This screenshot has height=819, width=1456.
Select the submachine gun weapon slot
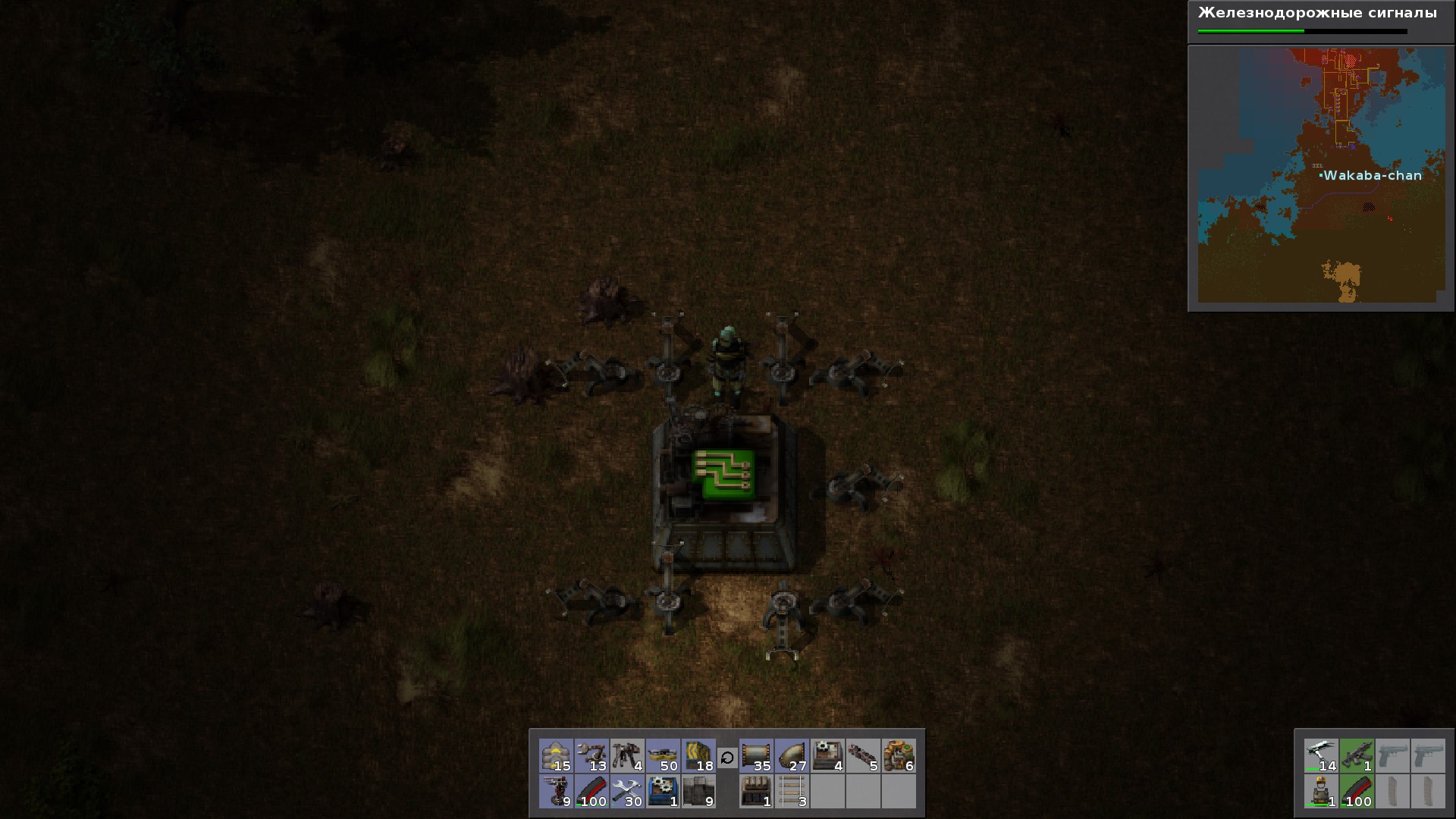pos(1357,756)
